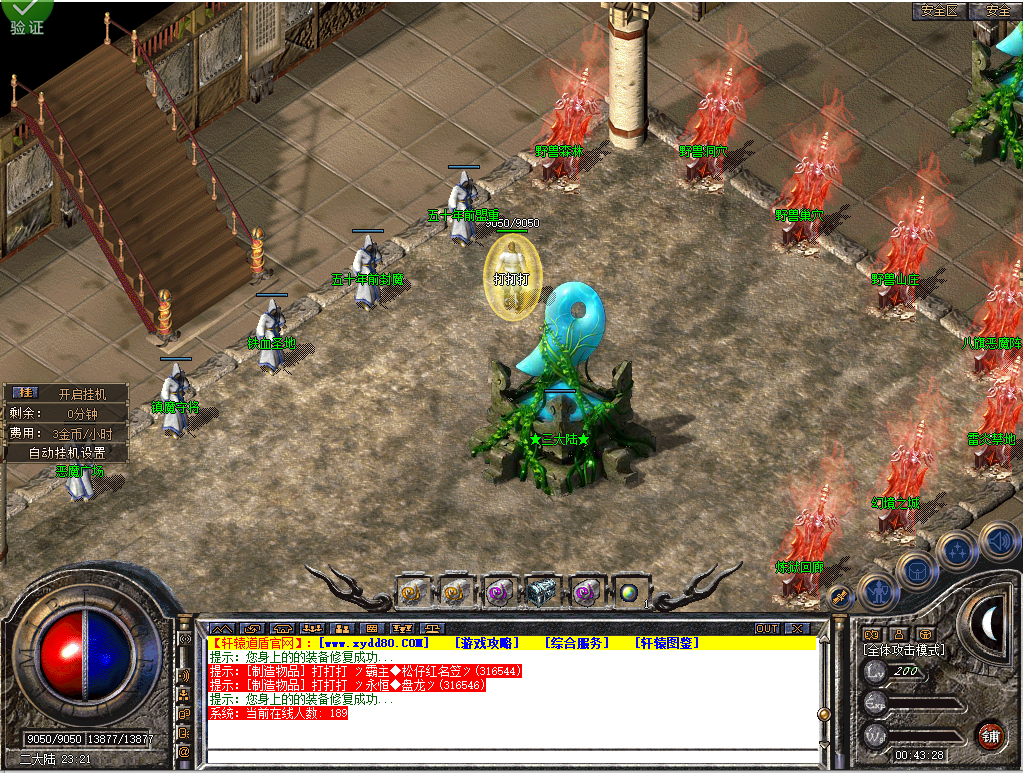Viewport: 1023px width, 773px height.
Task: Click the small gold ribbon round button
Action: click(x=840, y=597)
